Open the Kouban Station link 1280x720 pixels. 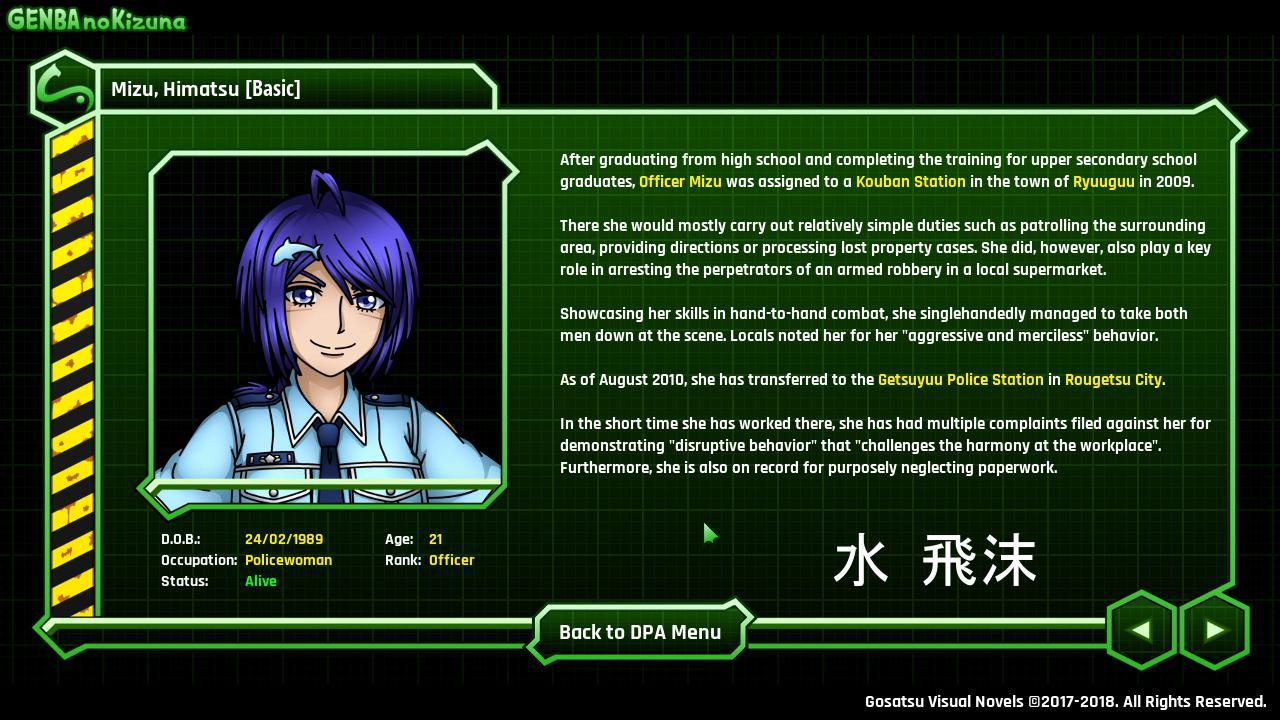tap(913, 182)
